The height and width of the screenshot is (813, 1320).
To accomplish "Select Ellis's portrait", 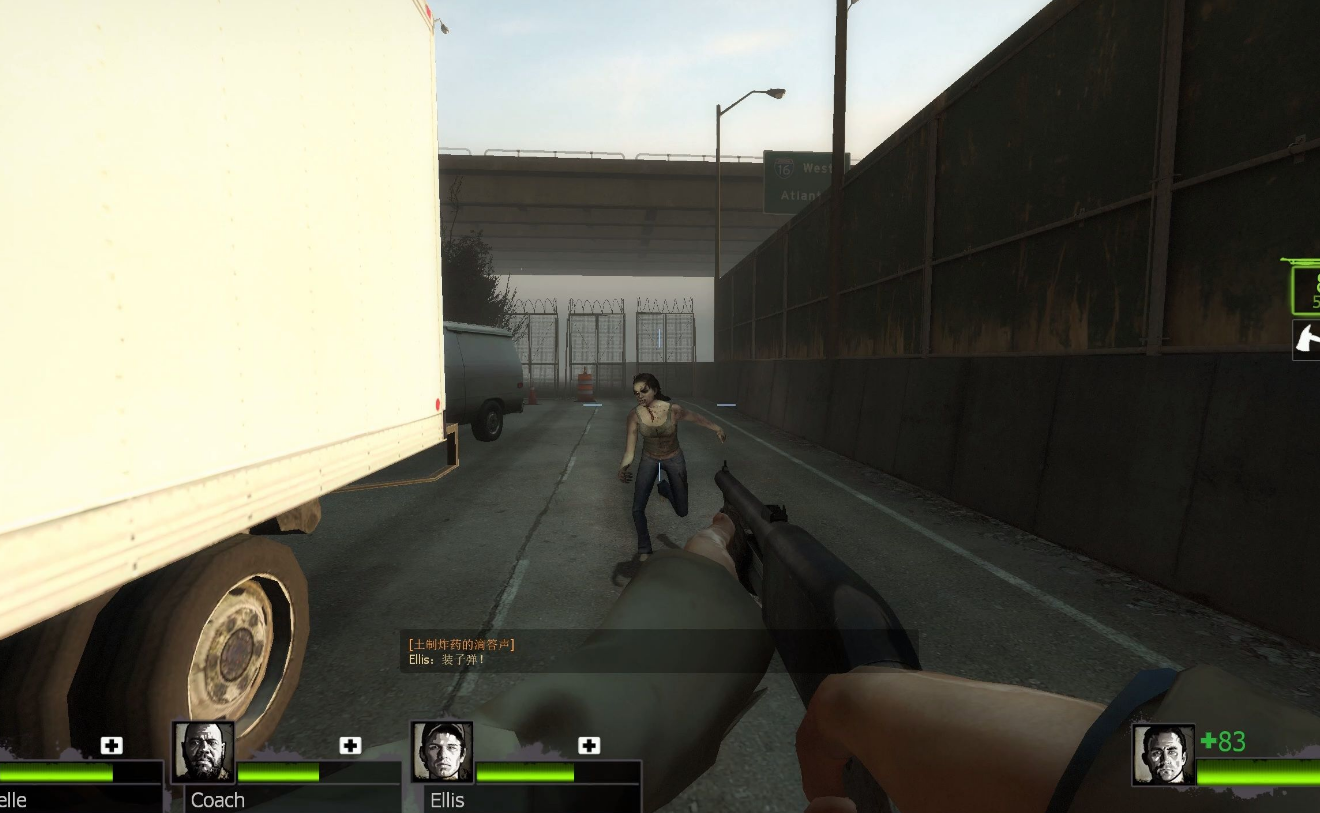I will tap(442, 752).
